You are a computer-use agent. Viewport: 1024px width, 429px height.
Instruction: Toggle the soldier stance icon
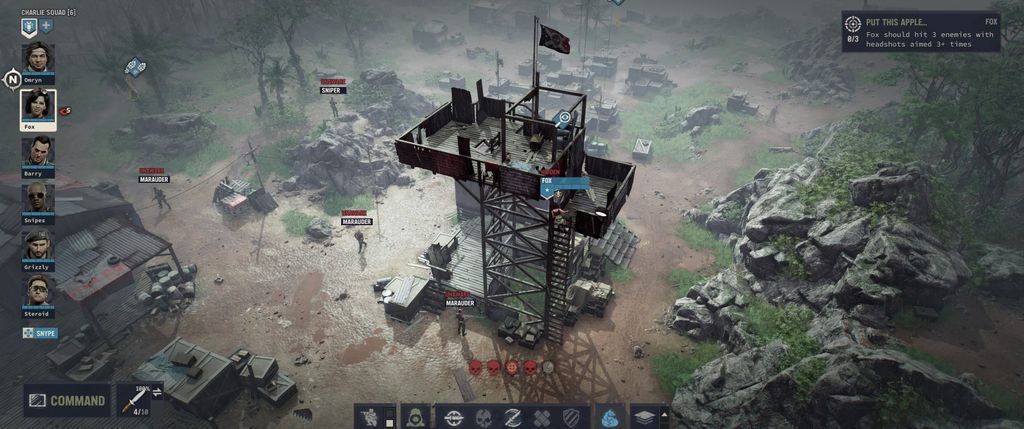coord(371,417)
